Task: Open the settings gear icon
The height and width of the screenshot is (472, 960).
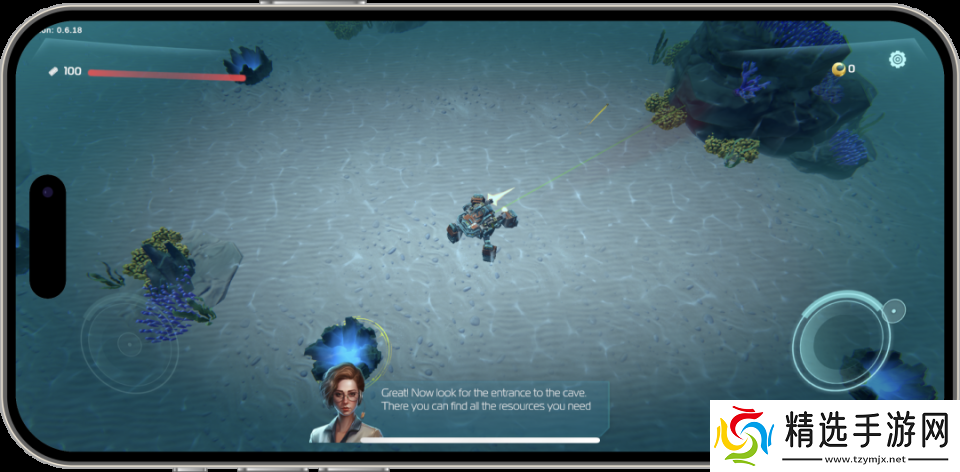Action: [897, 60]
